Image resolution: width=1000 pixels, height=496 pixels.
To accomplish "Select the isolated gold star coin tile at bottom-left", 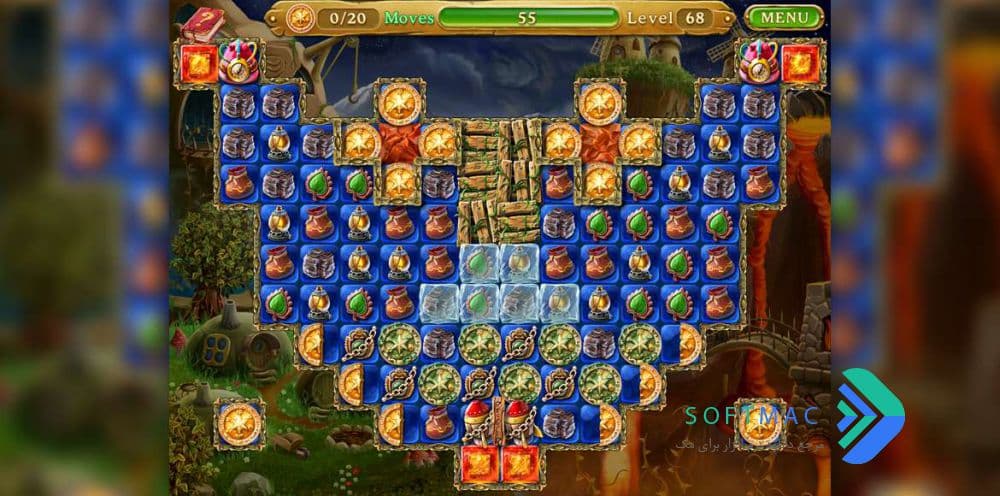I will [x=240, y=422].
